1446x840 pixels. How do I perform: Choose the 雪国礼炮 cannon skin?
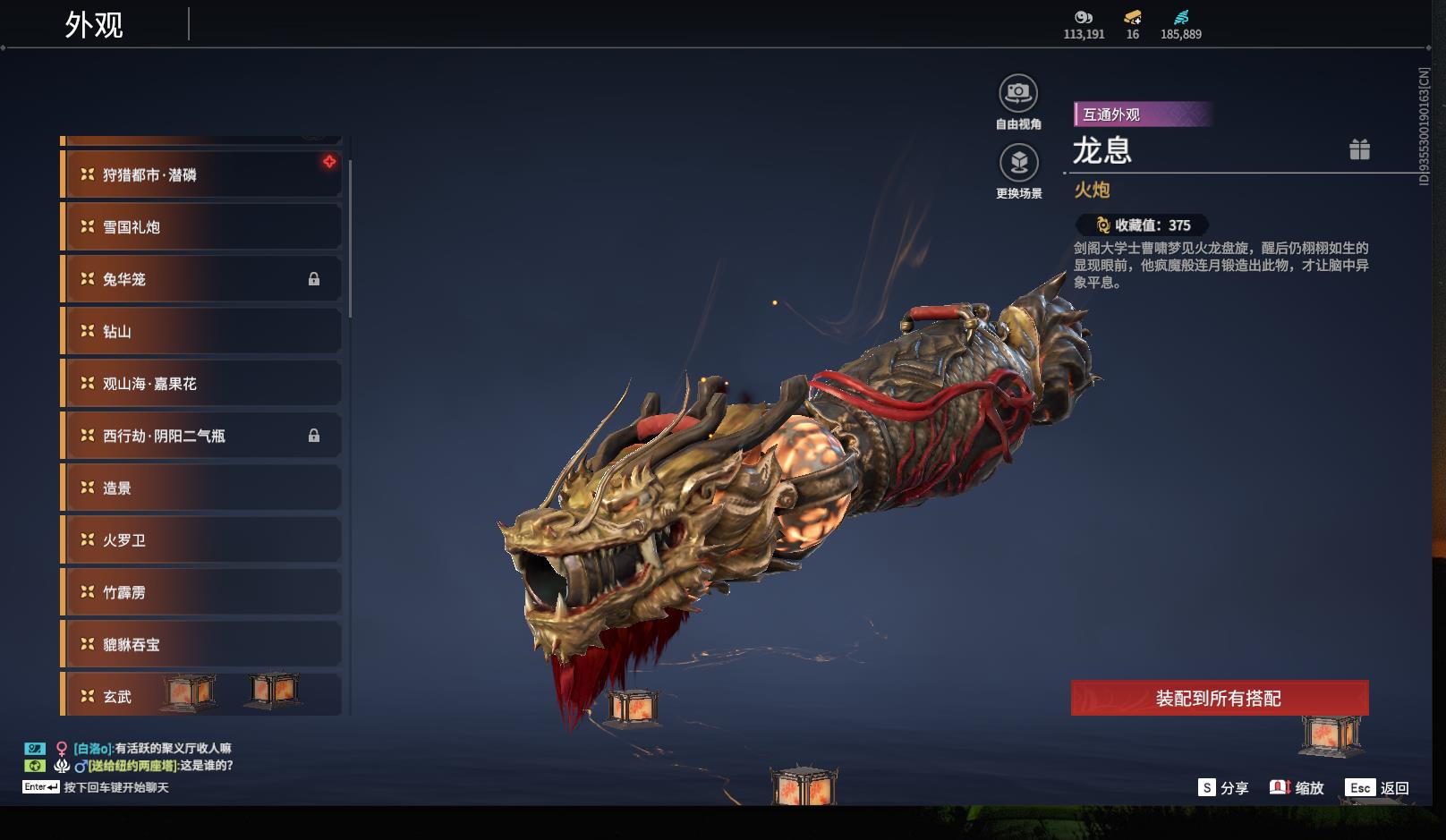point(201,227)
